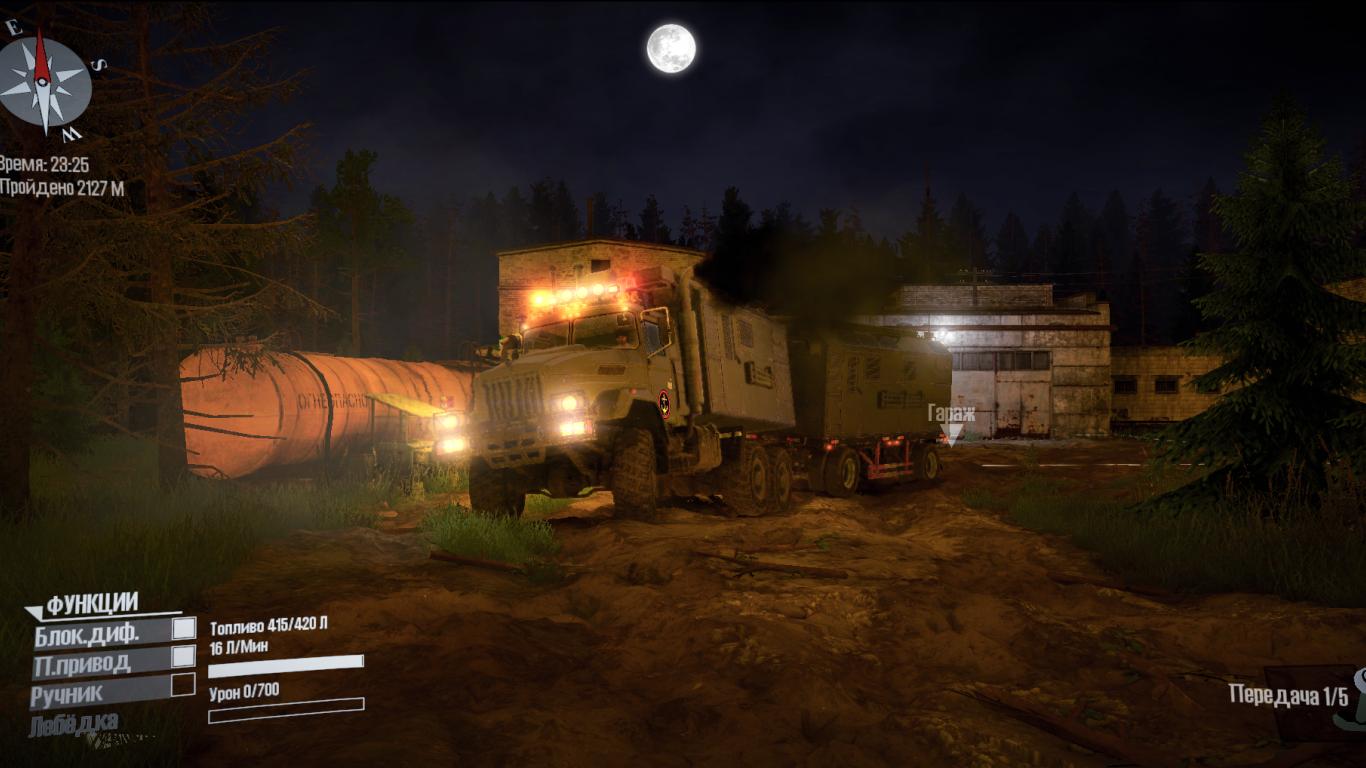Select the Гараж waypoint marker
This screenshot has width=1366, height=768.
[952, 432]
